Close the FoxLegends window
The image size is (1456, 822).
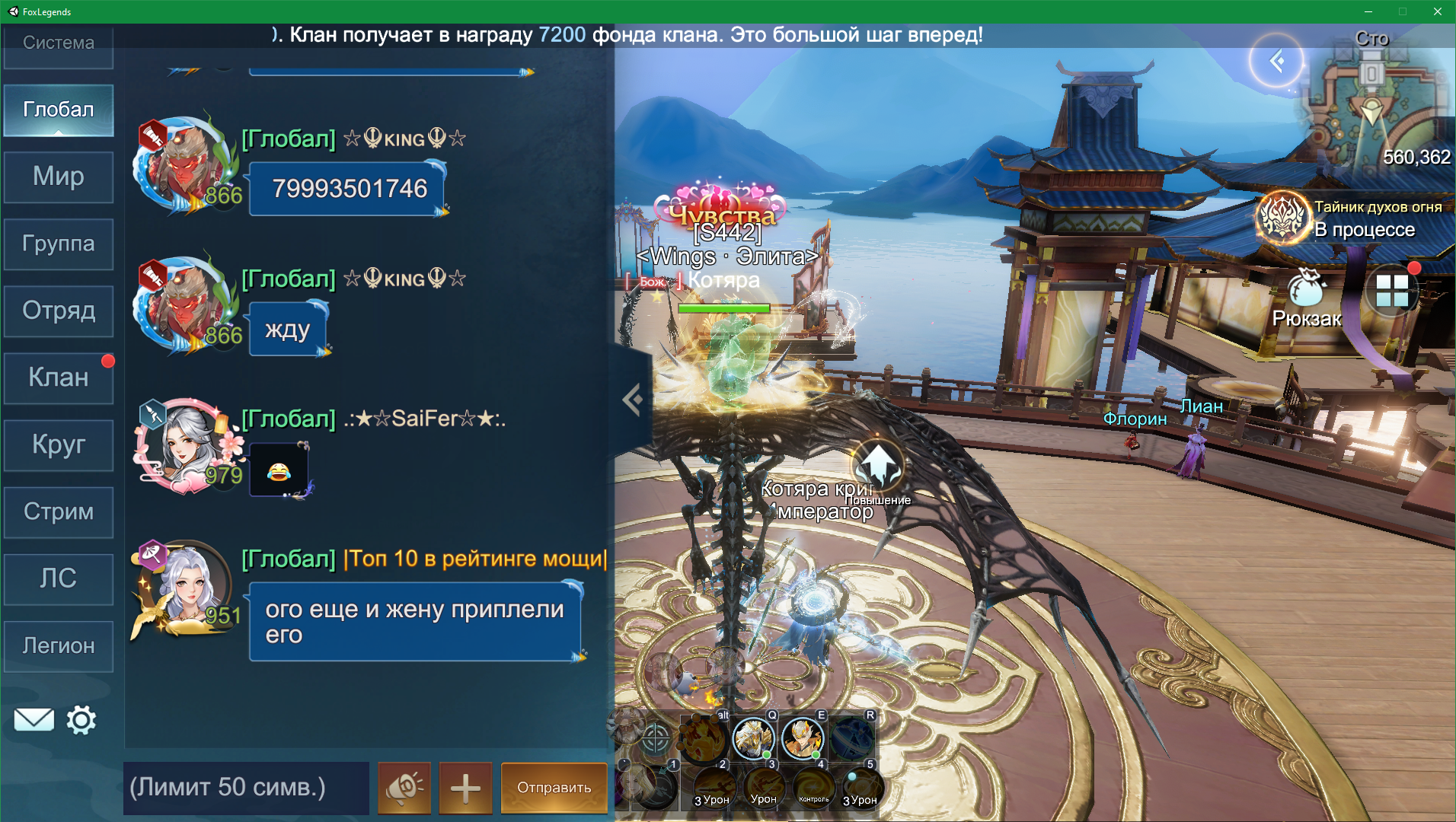click(1437, 11)
